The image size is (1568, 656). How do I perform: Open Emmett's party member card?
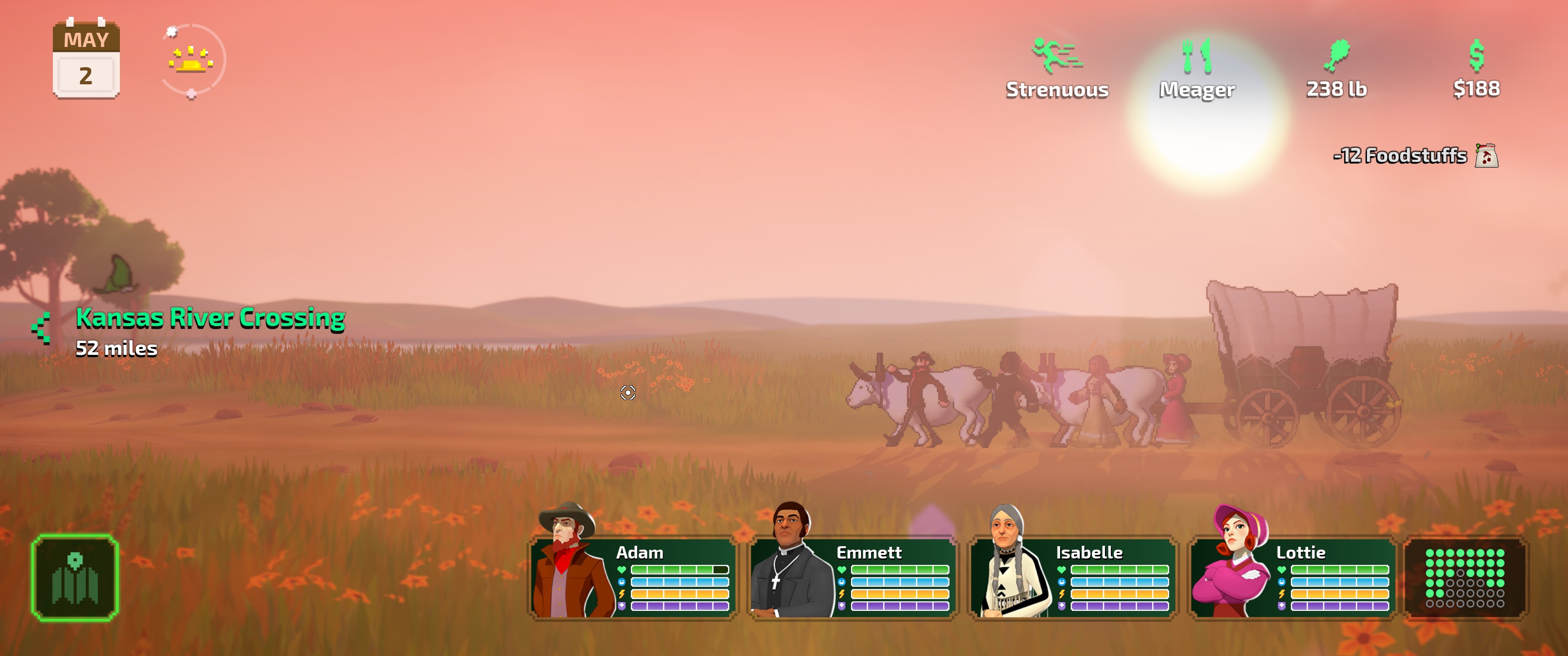(x=853, y=577)
